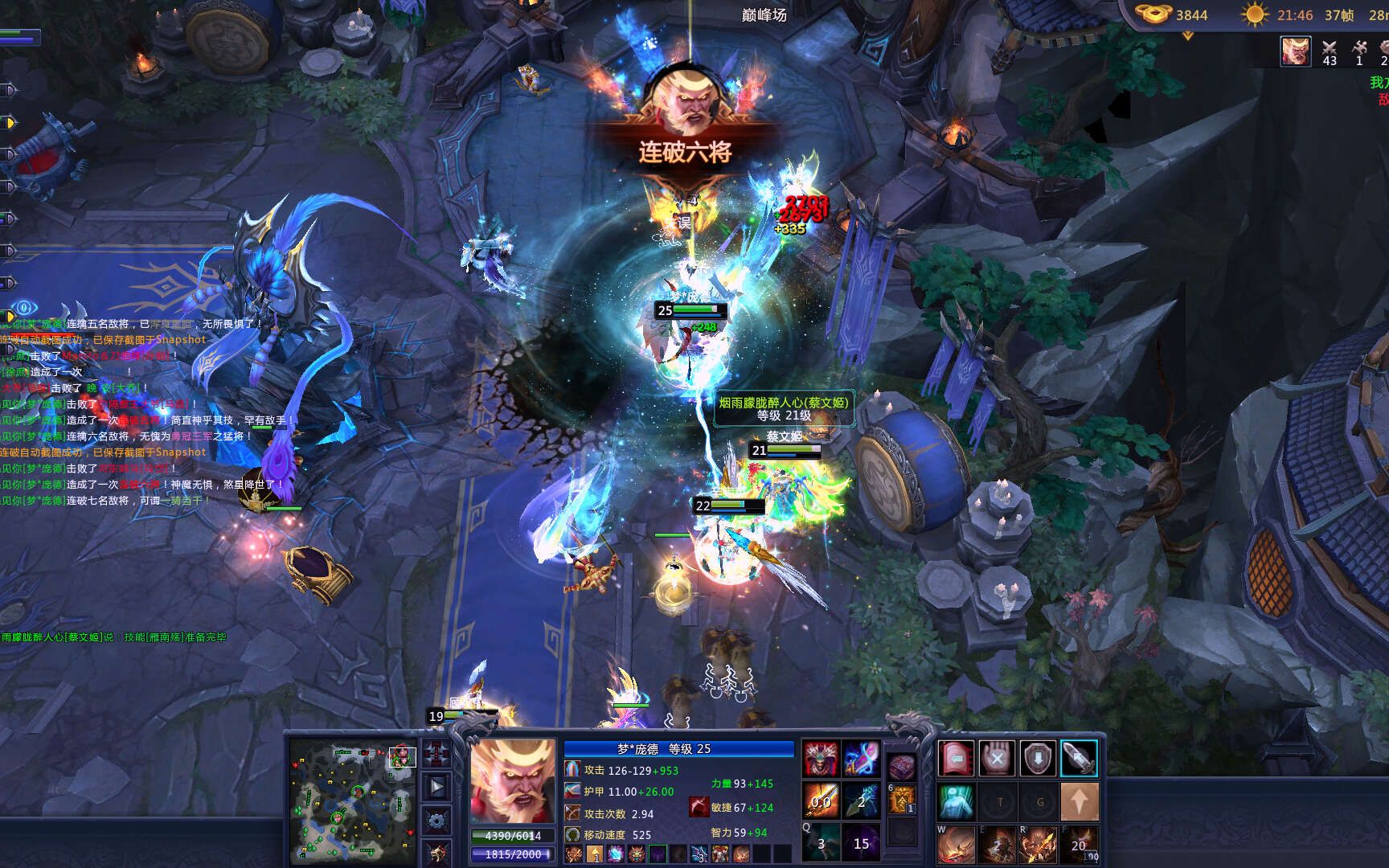Click the hold position shield icon
The image size is (1389, 868).
(1038, 759)
